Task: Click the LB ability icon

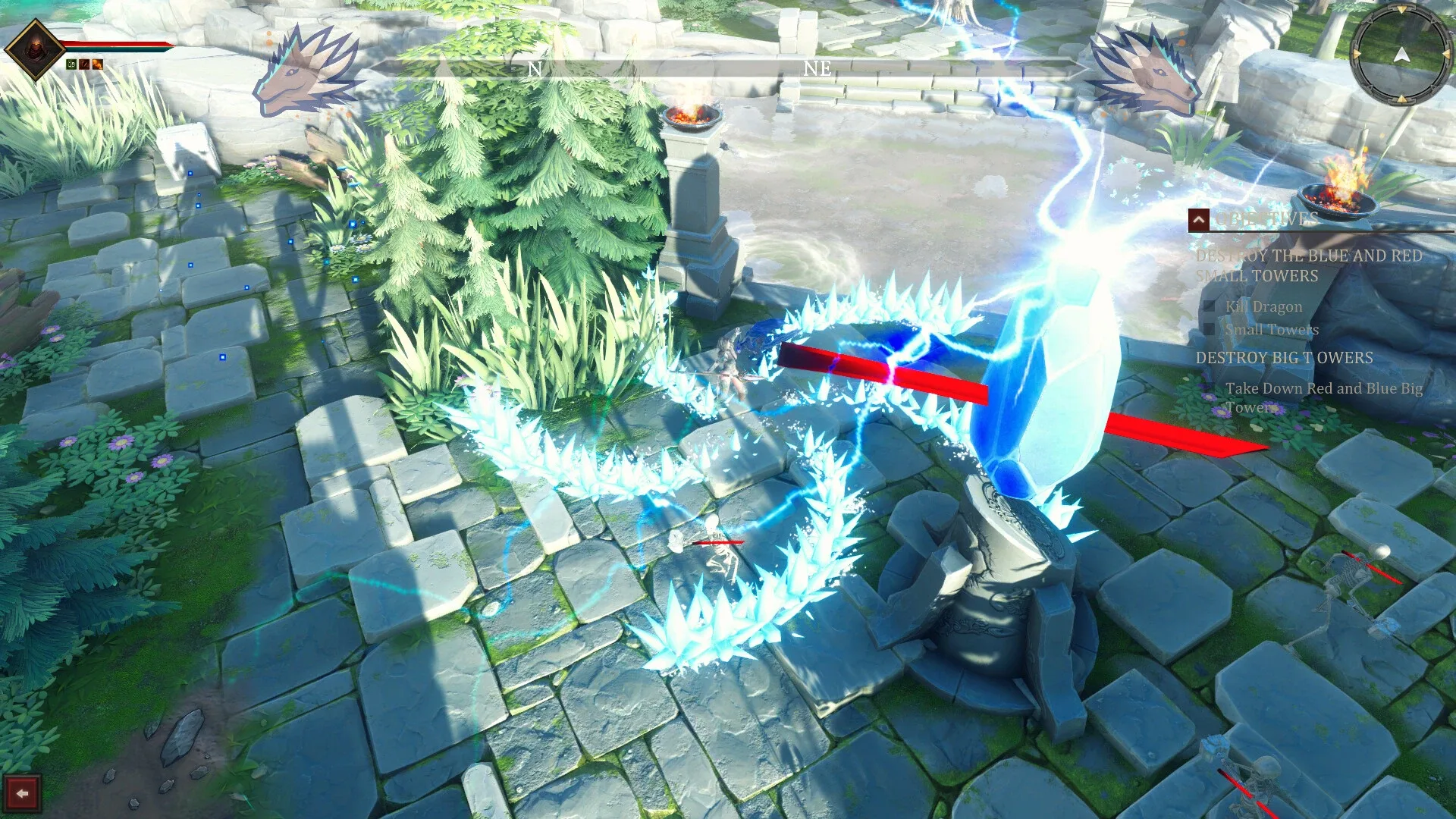Action: point(71,64)
